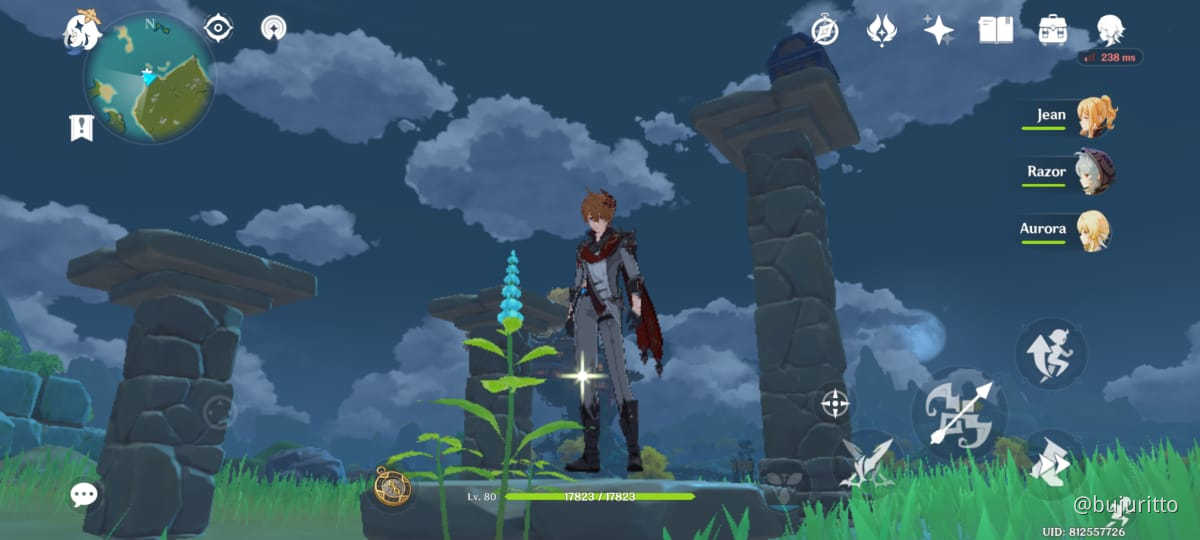Tap the bow normal attack button
Screen dimensions: 1200x540
pos(959,413)
